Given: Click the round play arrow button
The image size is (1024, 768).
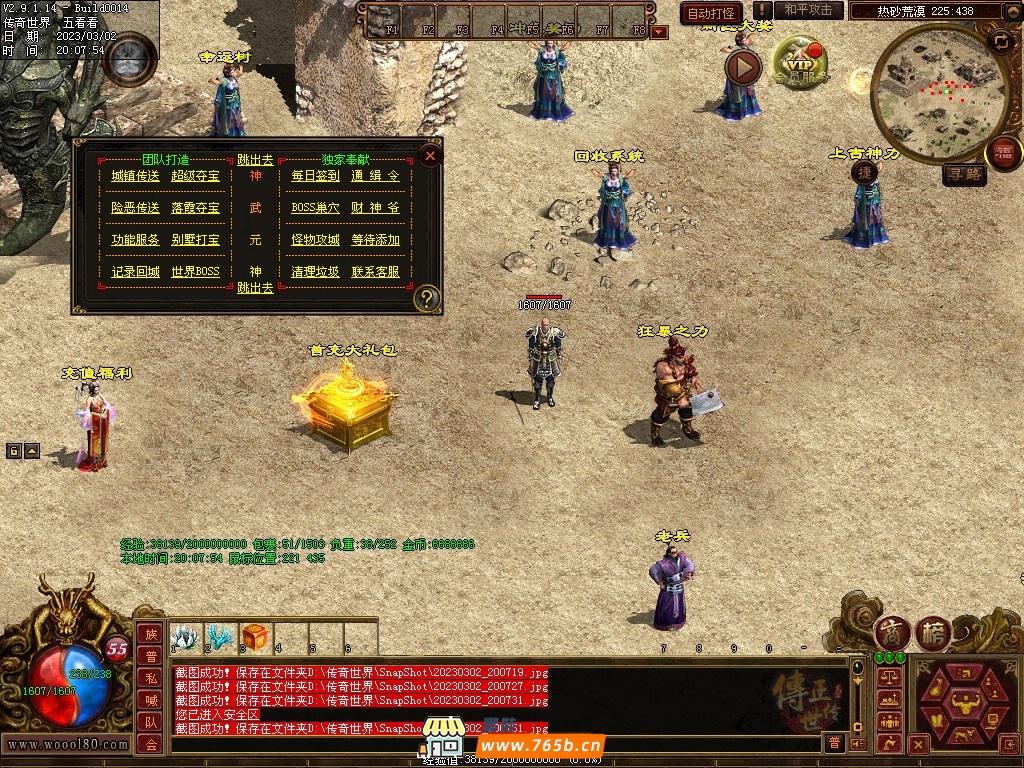Looking at the screenshot, I should (743, 67).
